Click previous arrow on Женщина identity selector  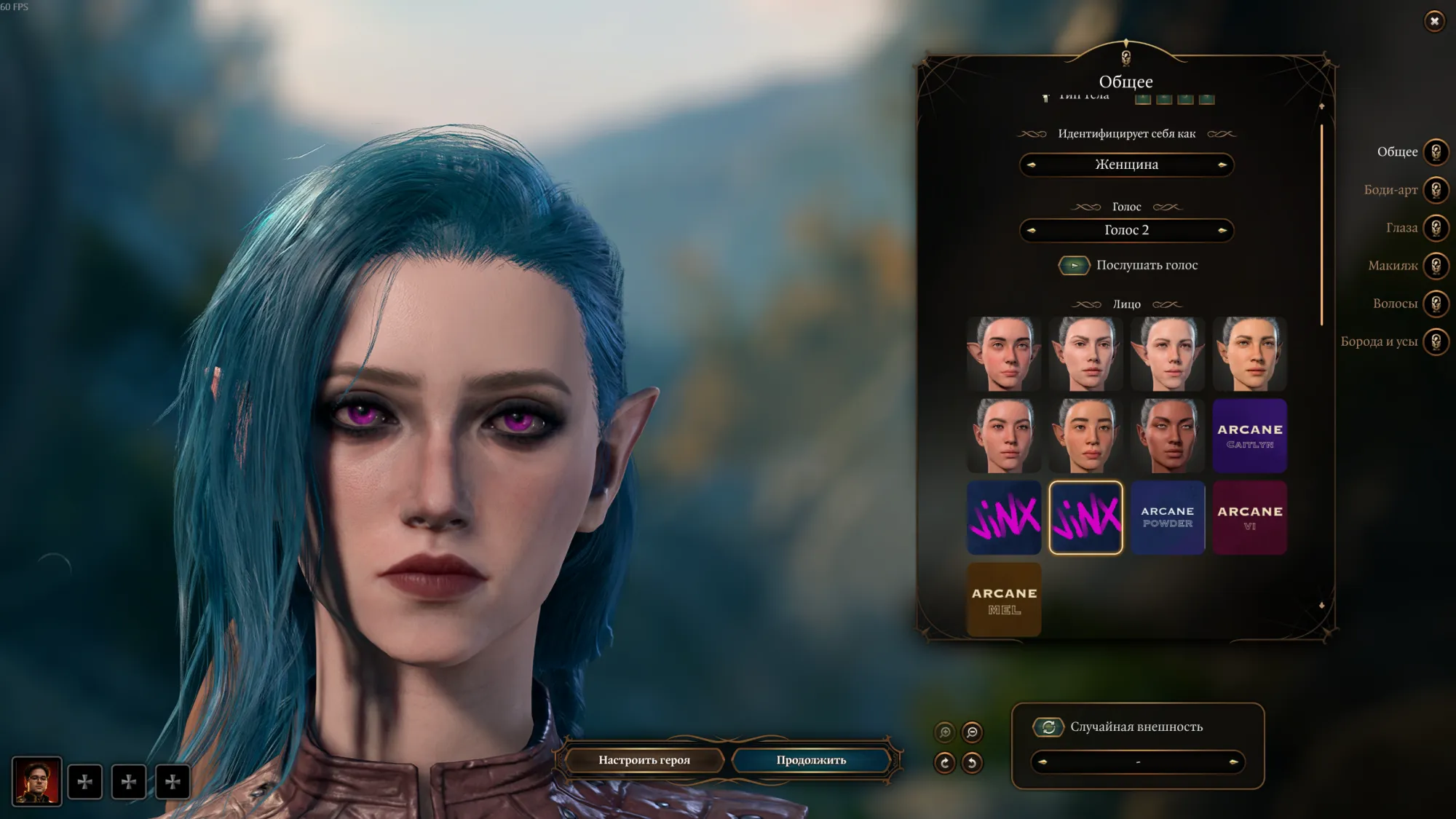point(1031,165)
